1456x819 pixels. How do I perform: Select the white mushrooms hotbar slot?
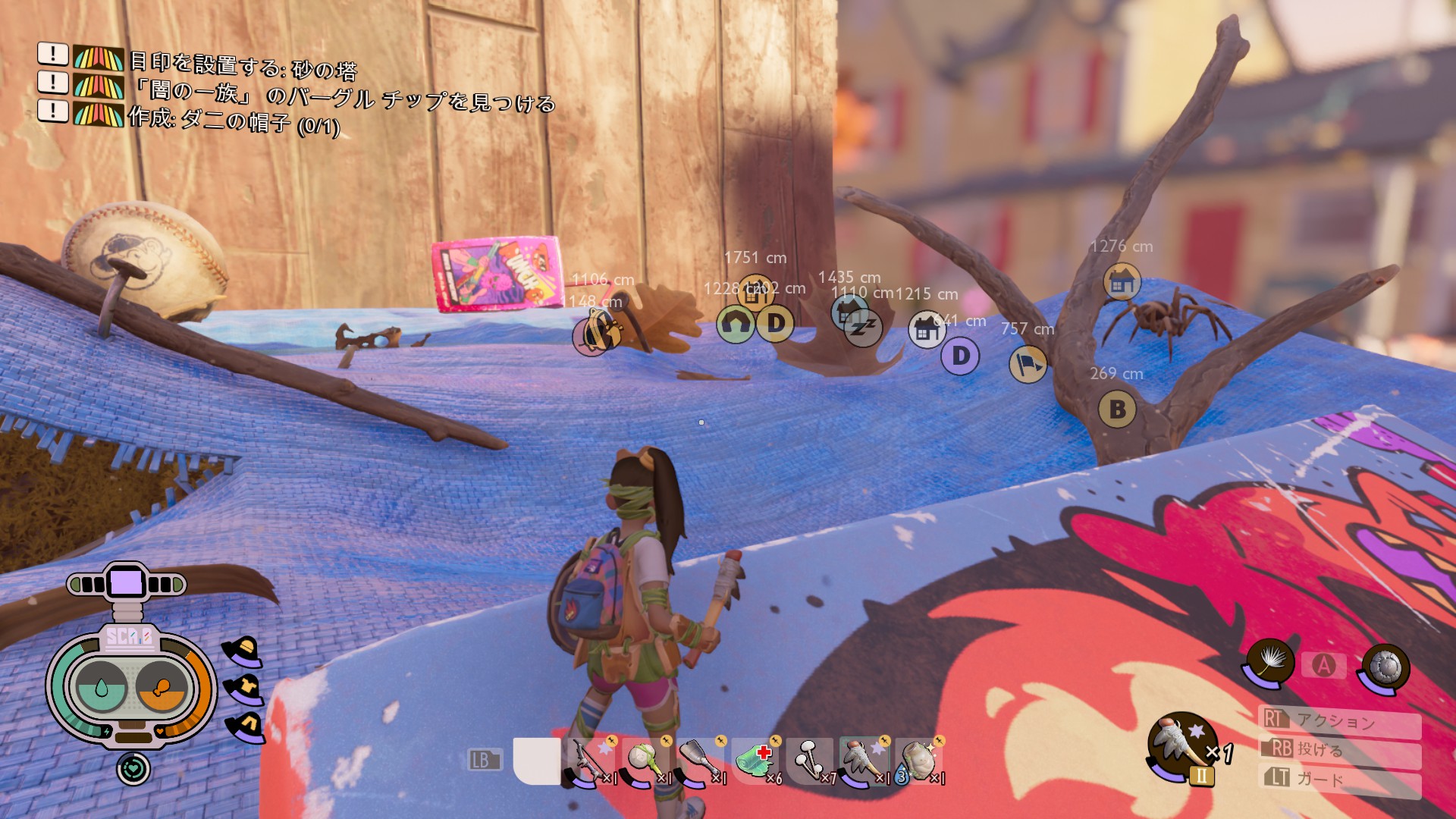pos(810,761)
